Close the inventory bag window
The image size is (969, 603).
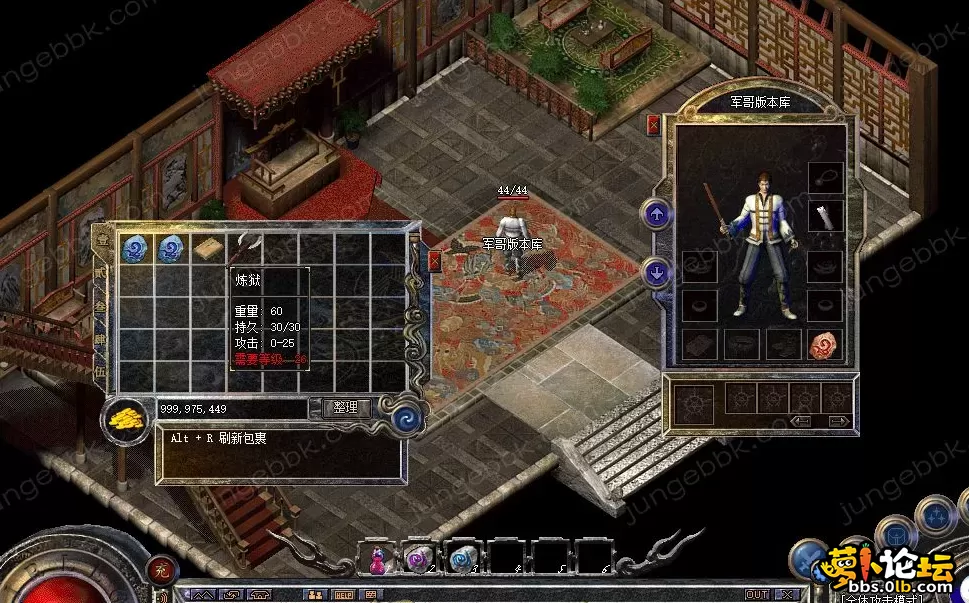tap(435, 262)
